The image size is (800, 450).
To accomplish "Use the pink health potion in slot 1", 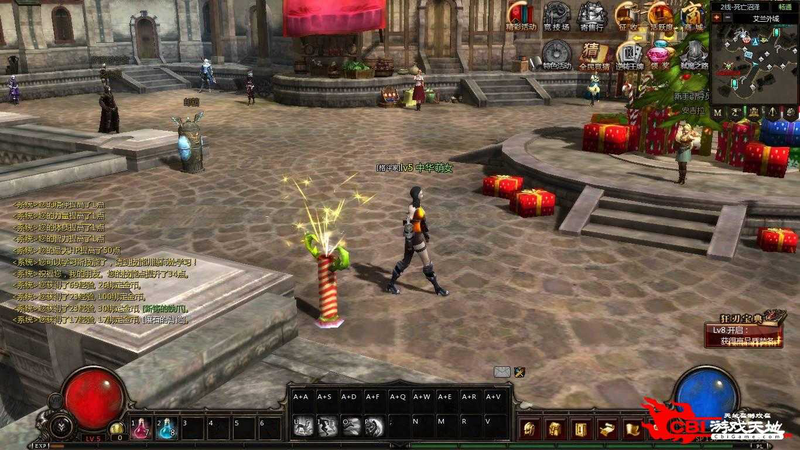I will pos(139,428).
